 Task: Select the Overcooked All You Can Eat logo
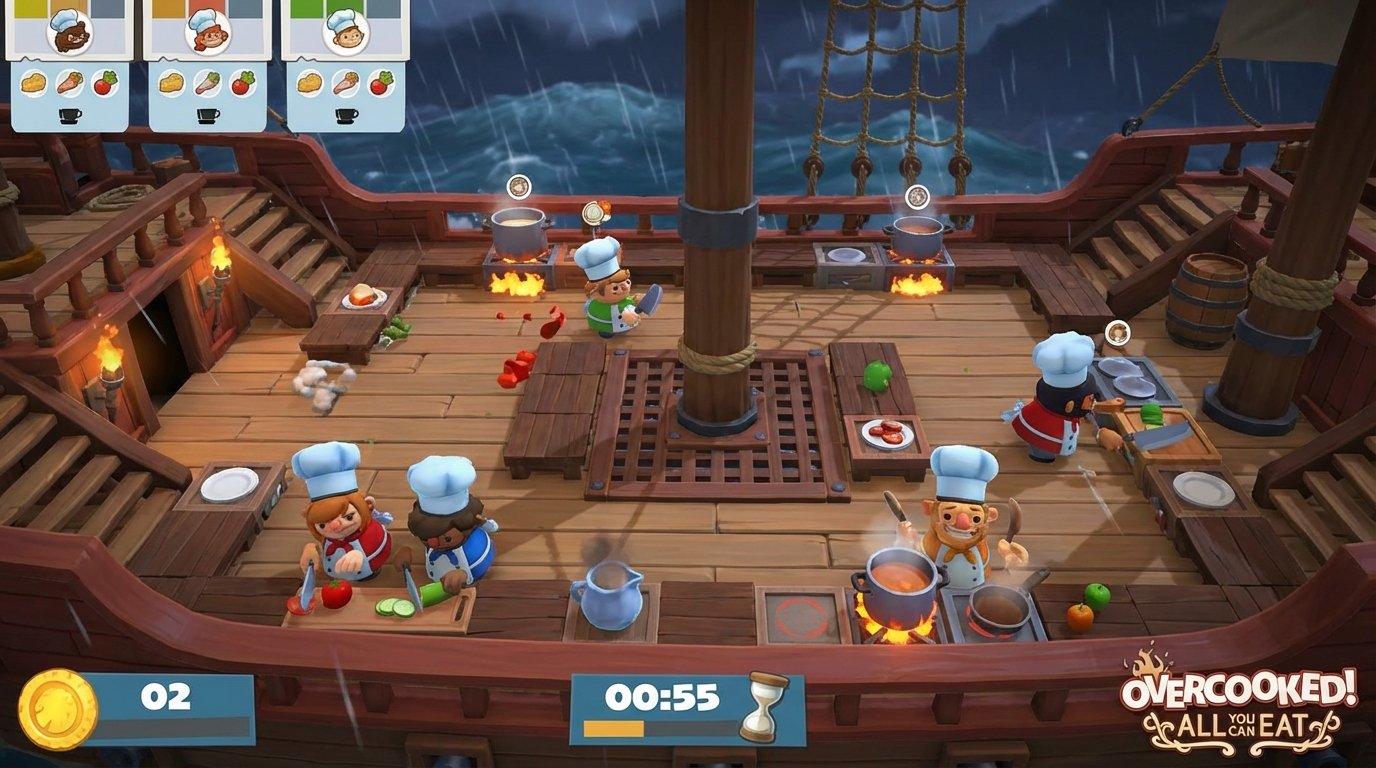point(1240,700)
